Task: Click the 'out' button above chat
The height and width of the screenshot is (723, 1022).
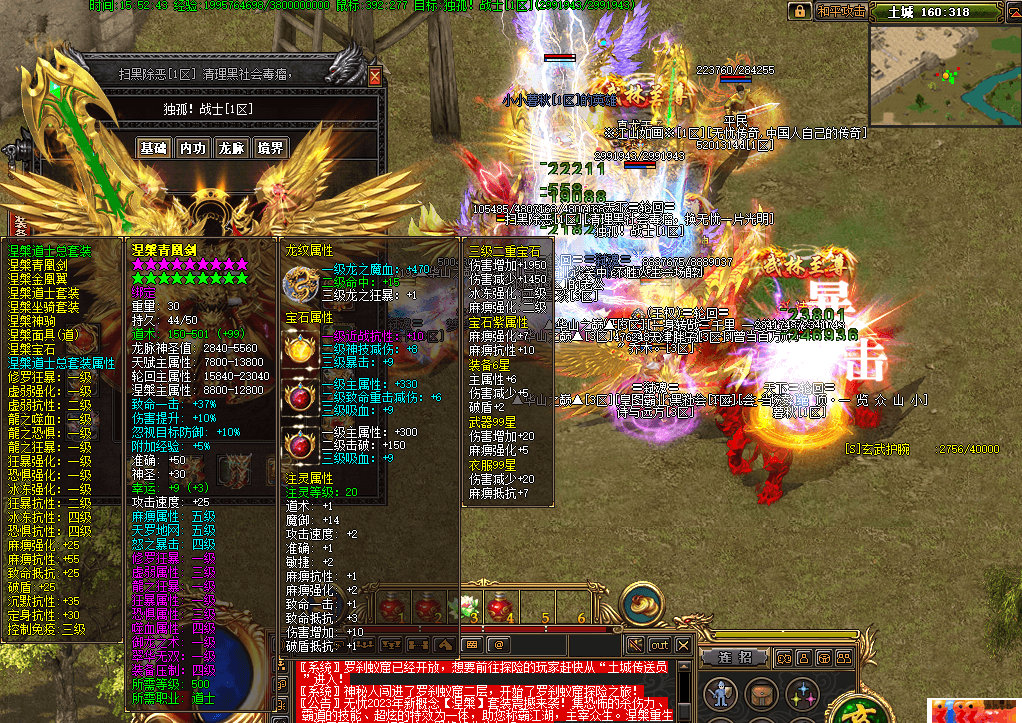Action: click(x=659, y=645)
